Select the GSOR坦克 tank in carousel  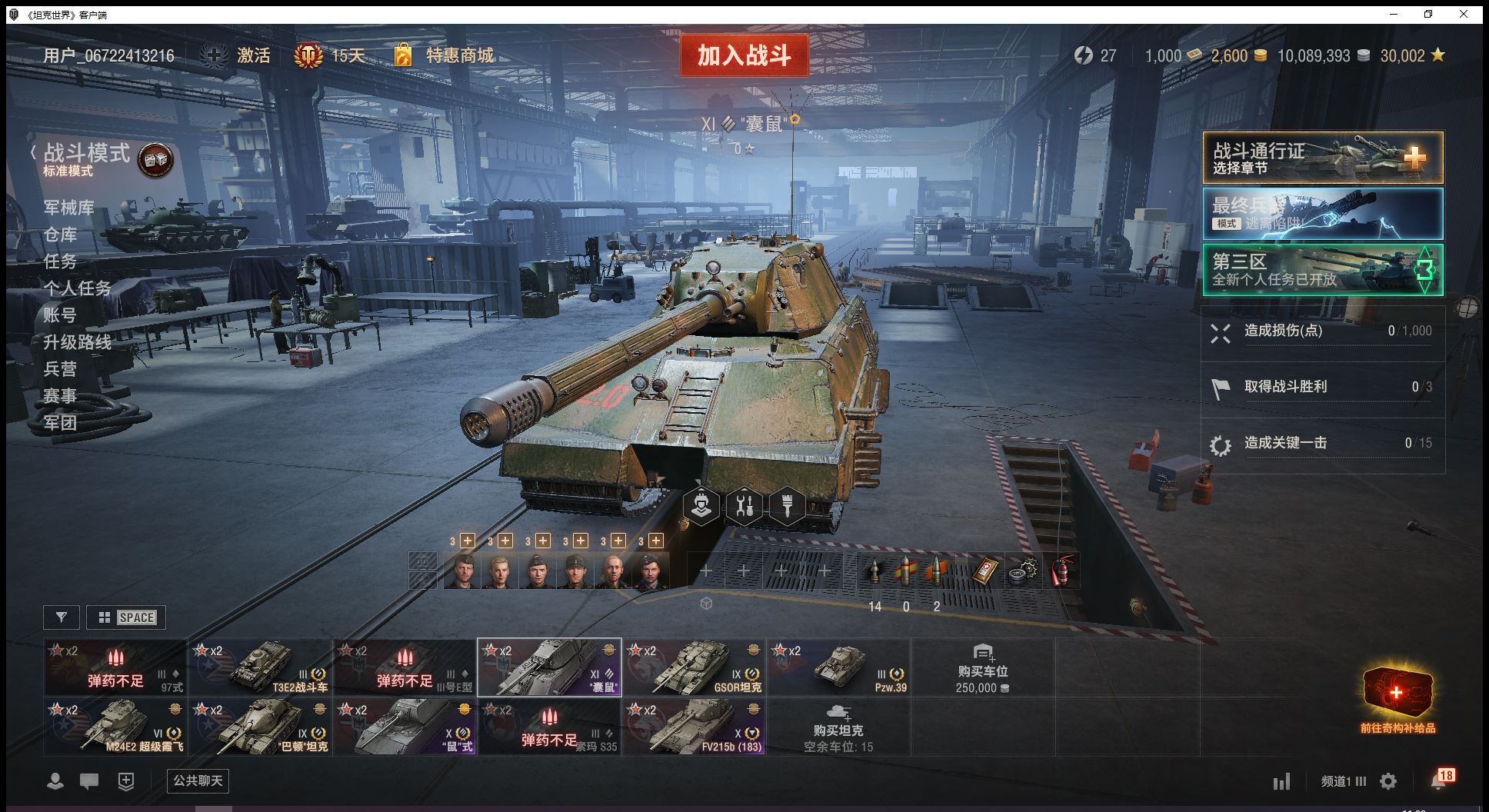click(695, 667)
